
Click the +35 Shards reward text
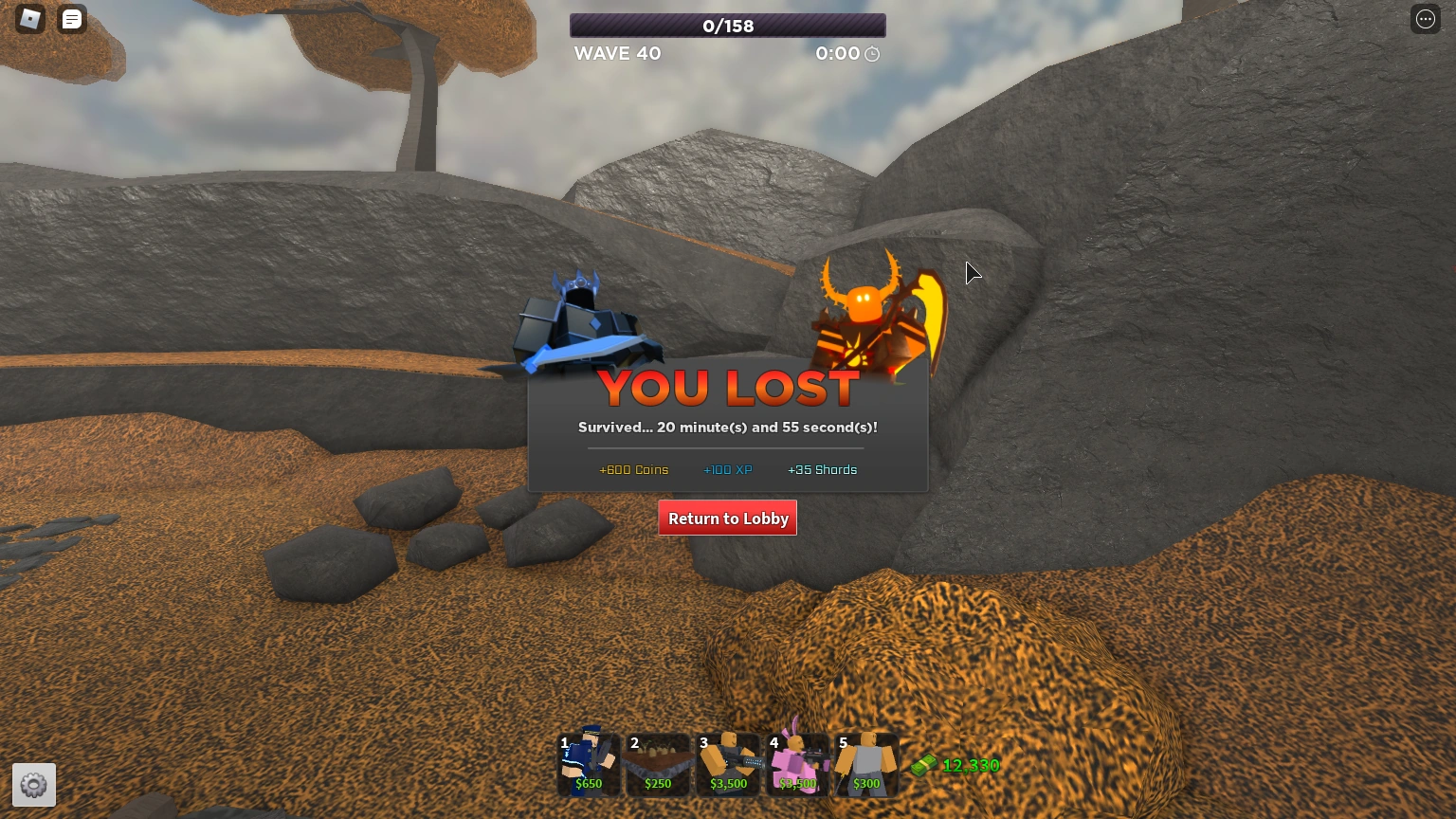click(822, 469)
